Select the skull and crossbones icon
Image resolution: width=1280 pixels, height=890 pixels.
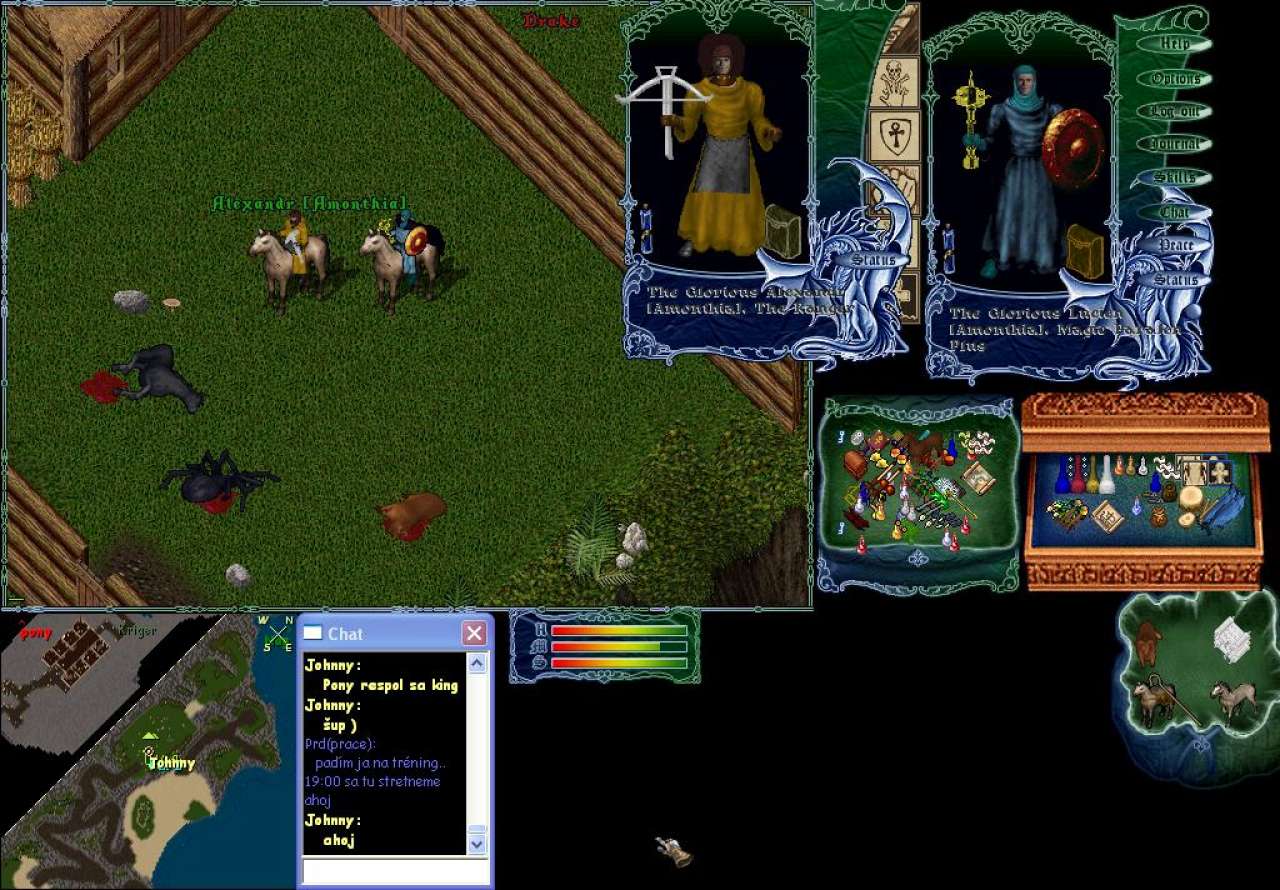coord(894,80)
